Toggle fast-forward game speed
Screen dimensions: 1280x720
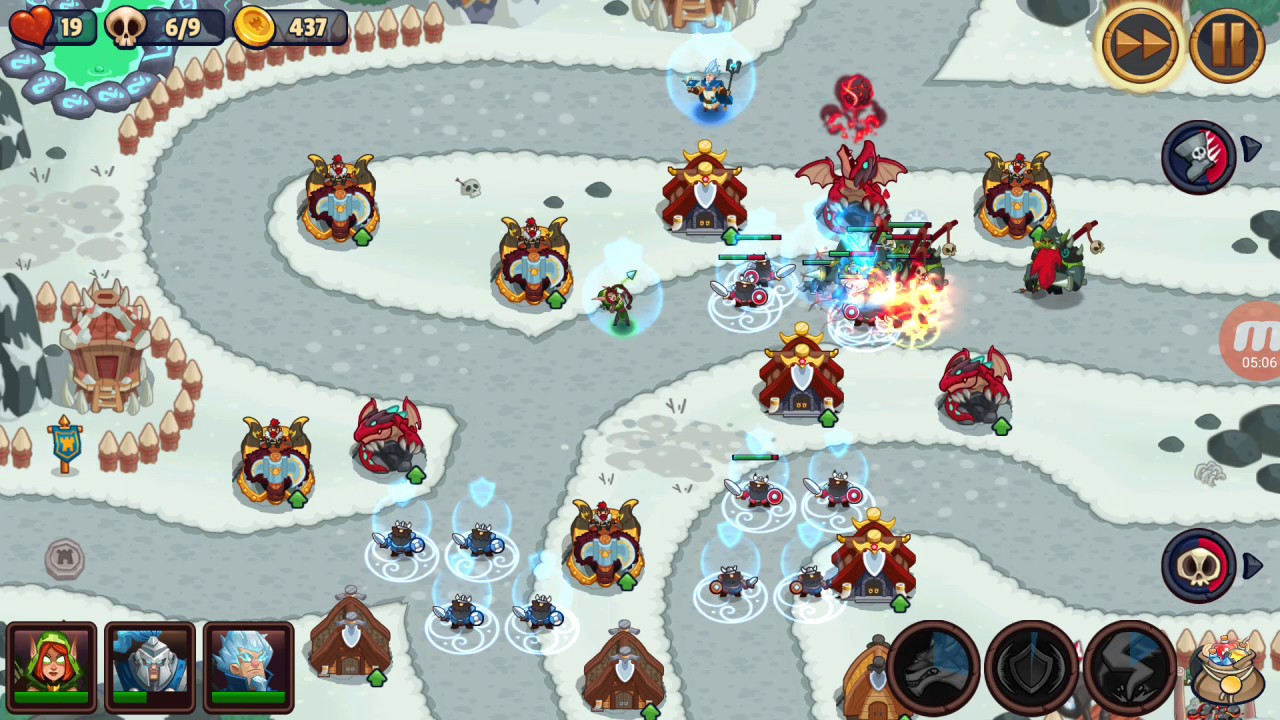pyautogui.click(x=1139, y=45)
